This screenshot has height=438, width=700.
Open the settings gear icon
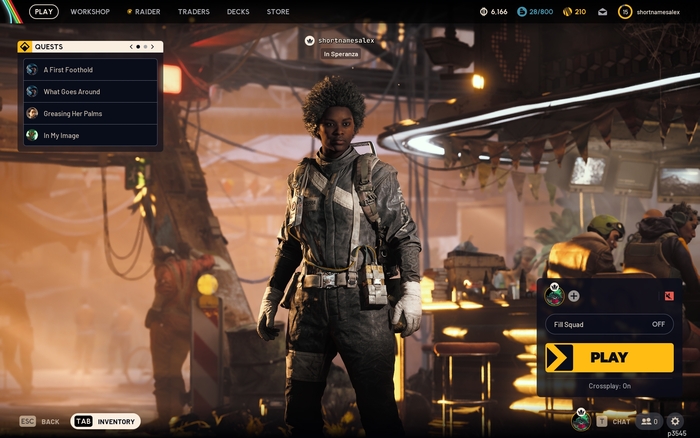[675, 422]
